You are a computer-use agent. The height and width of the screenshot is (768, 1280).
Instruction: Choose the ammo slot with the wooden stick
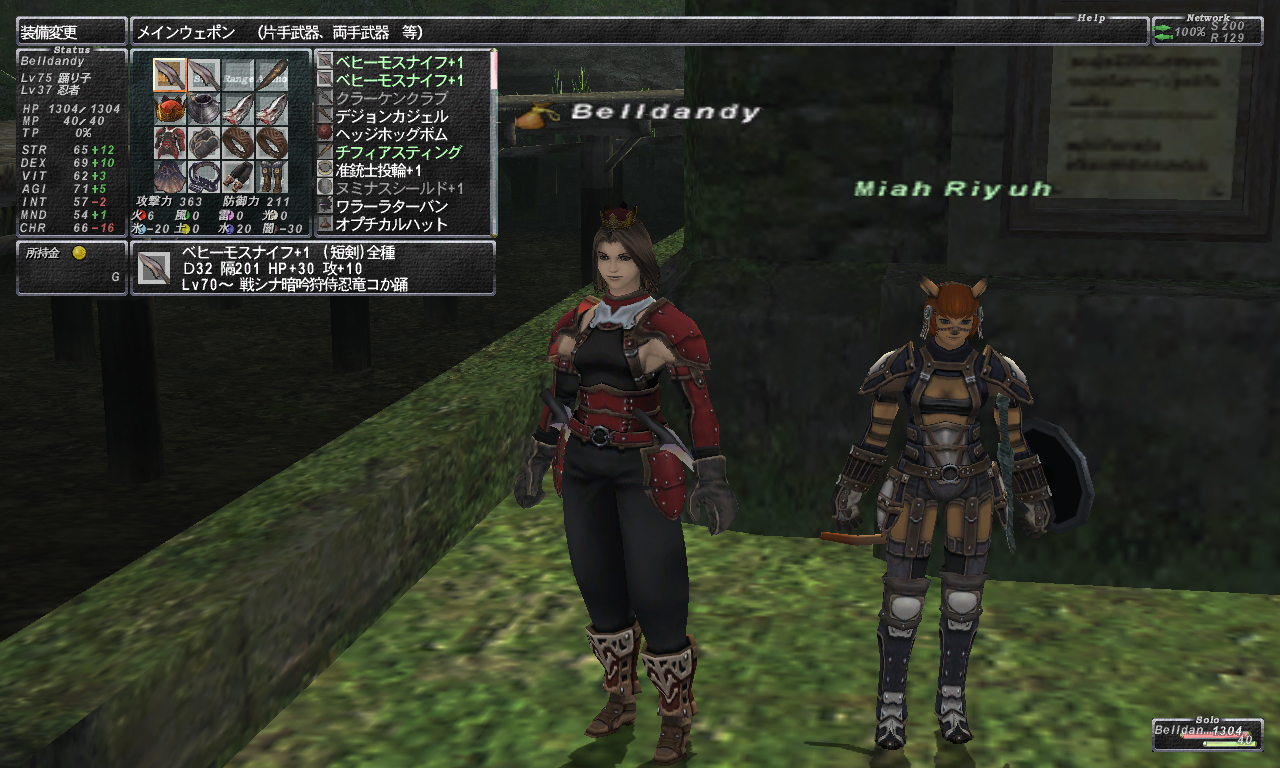[x=271, y=74]
